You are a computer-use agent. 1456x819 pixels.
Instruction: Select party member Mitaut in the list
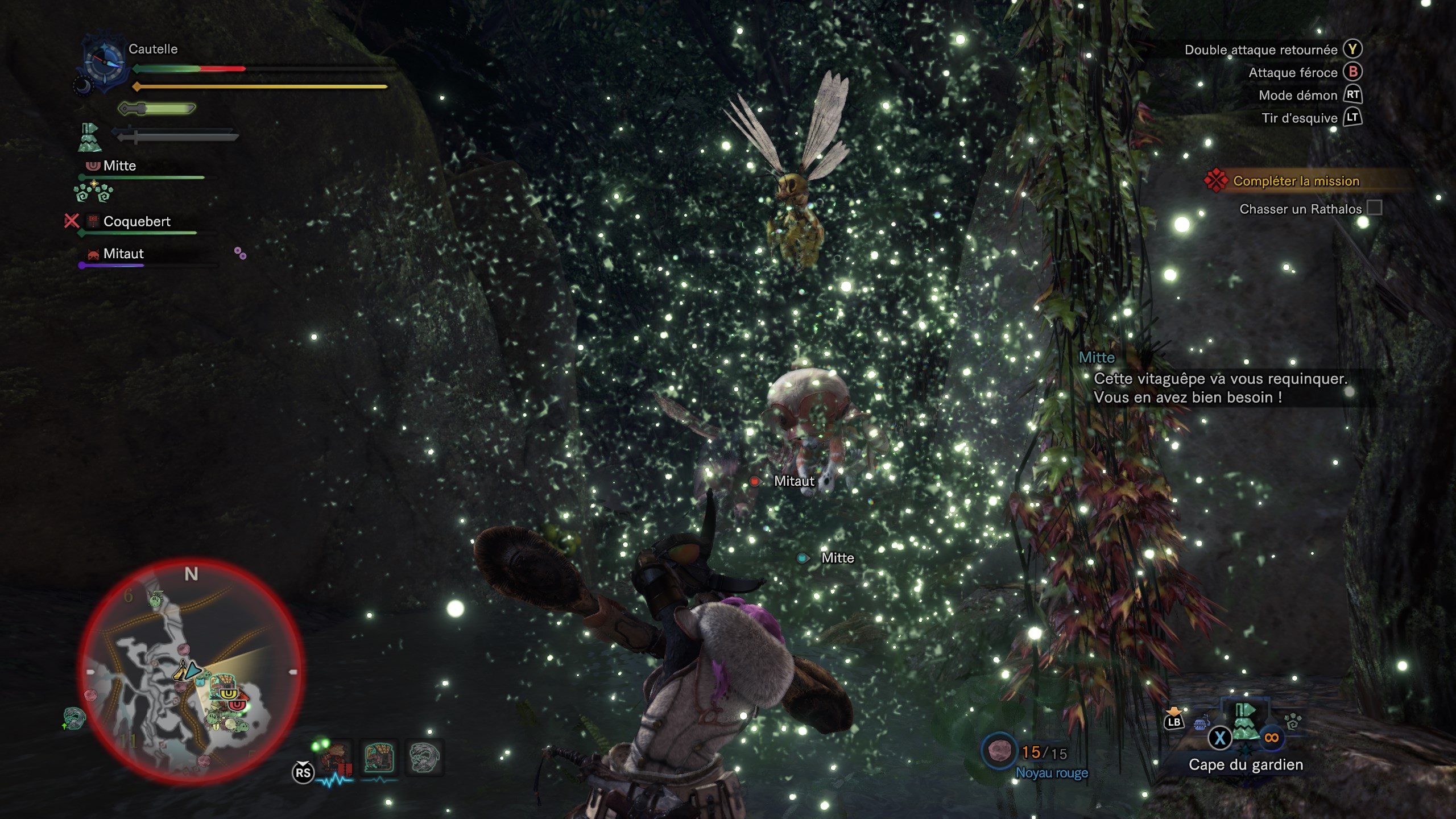tap(123, 254)
